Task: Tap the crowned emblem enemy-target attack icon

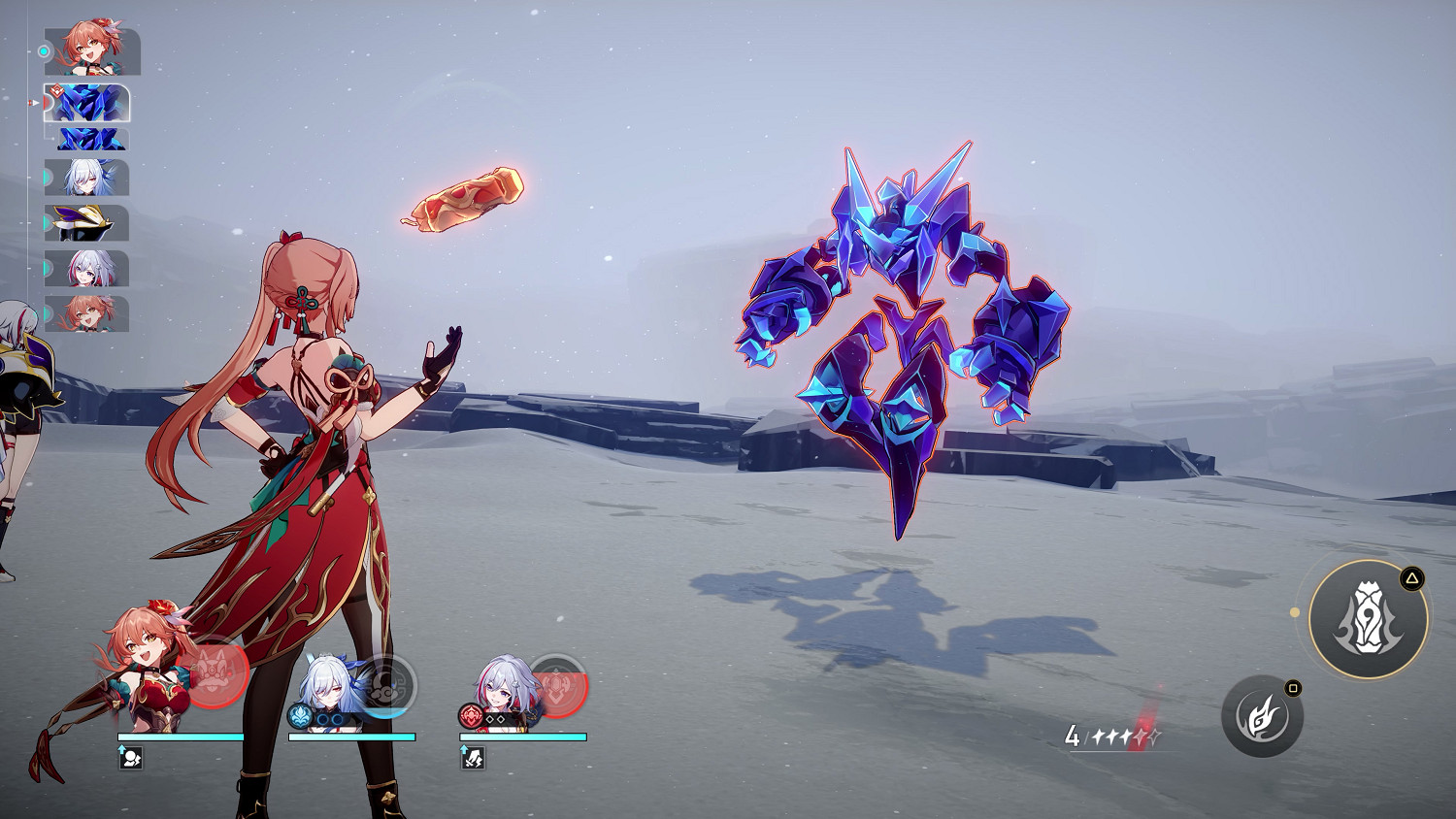Action: point(1369,618)
